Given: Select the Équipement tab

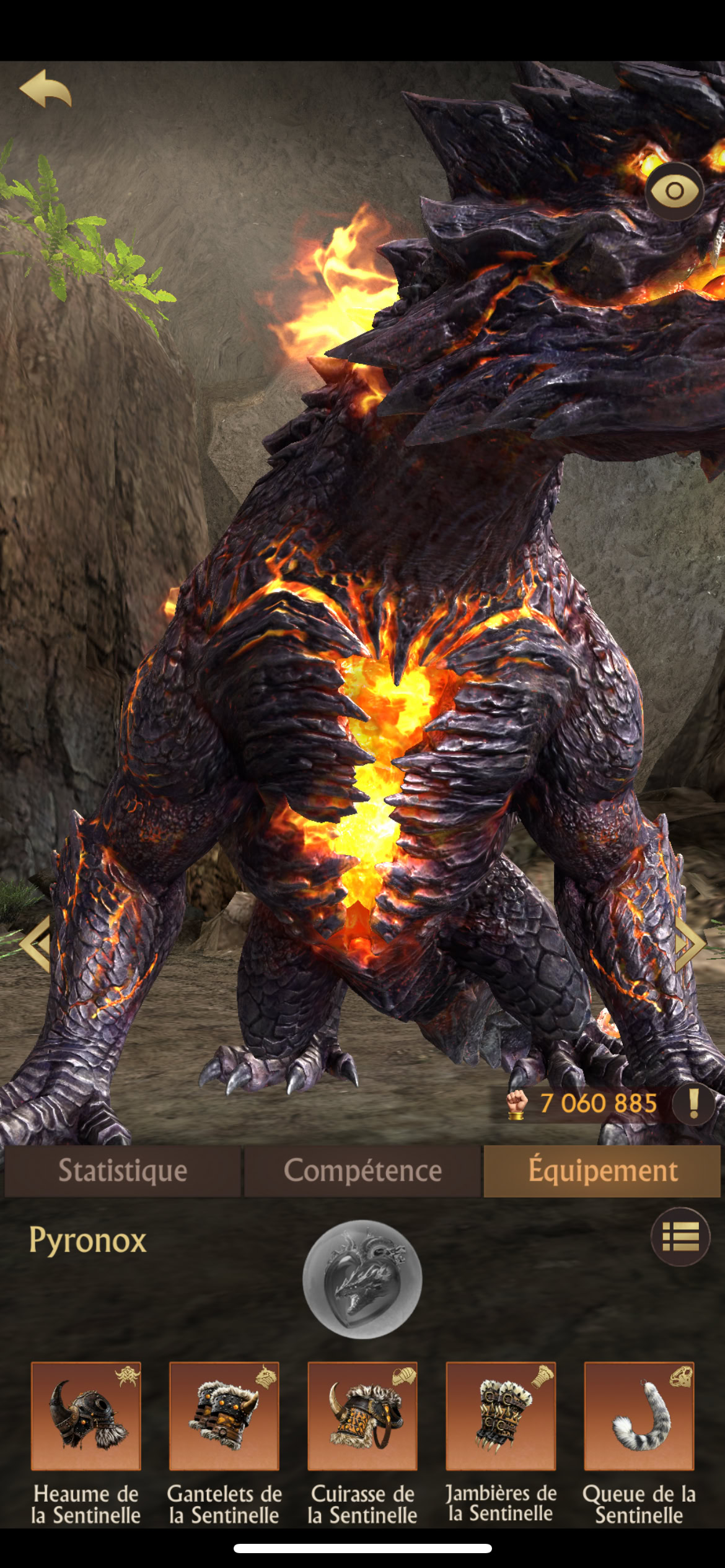Looking at the screenshot, I should point(602,1170).
